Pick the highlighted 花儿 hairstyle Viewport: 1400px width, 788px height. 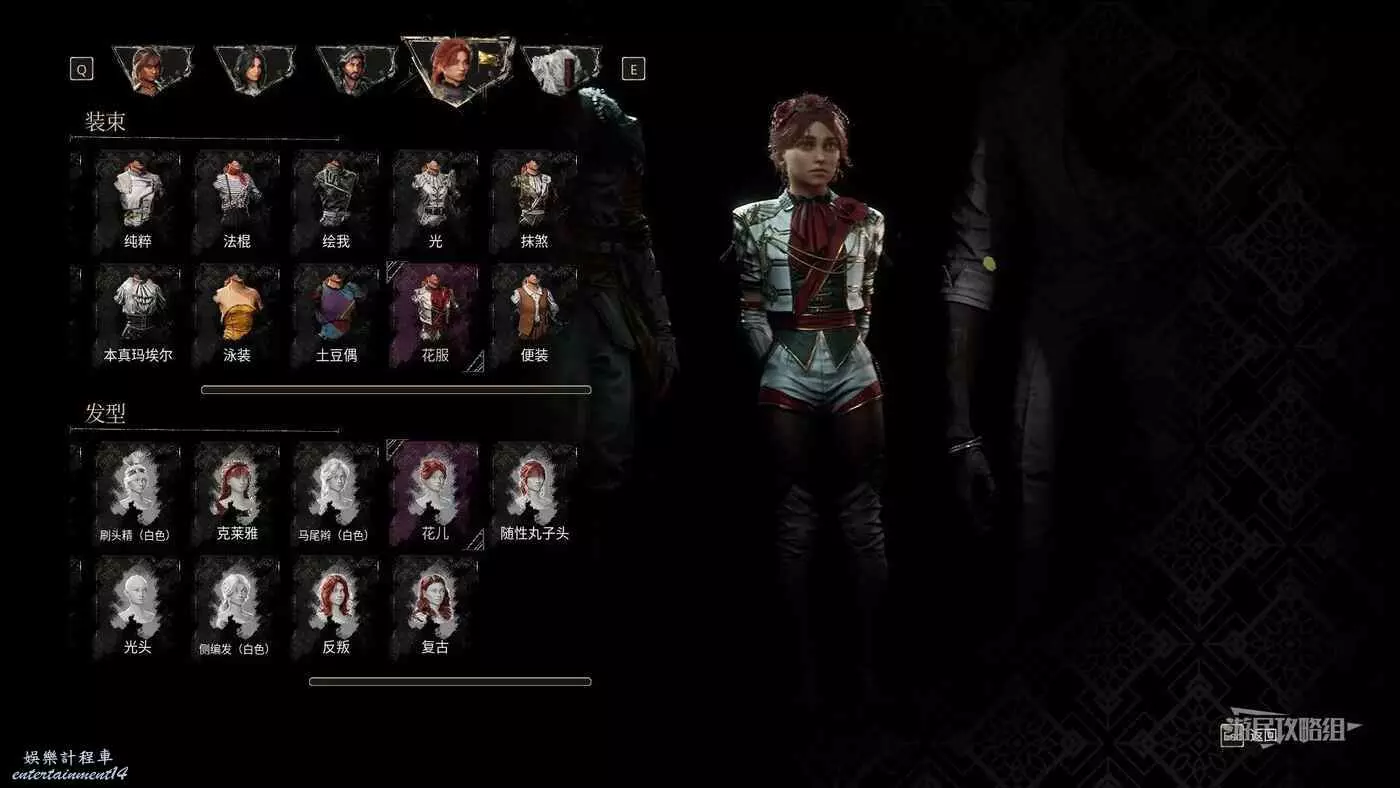tap(435, 493)
